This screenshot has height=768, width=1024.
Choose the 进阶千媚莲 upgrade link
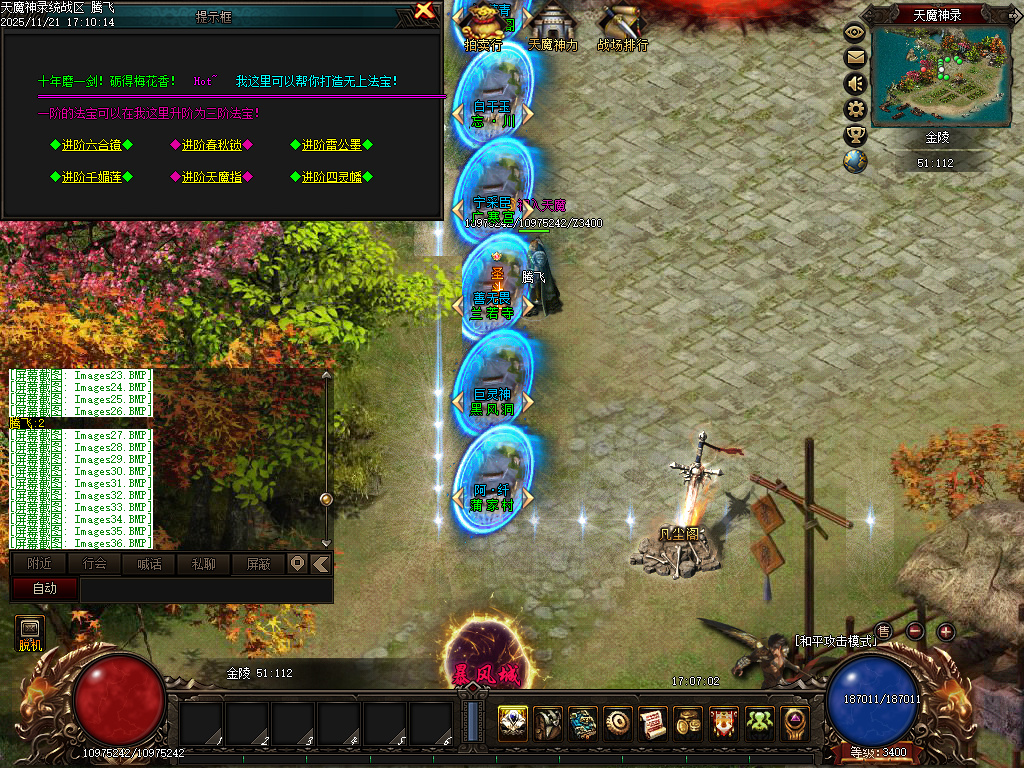[x=91, y=177]
